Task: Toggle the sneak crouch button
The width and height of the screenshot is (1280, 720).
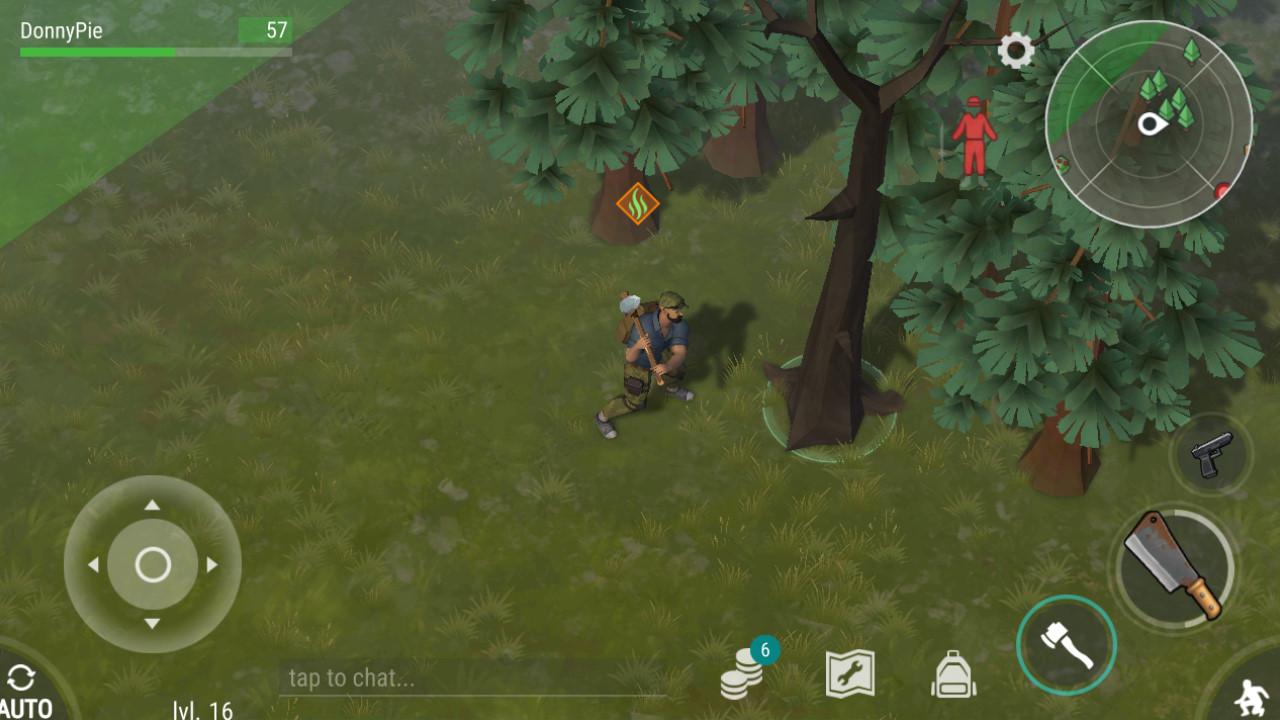Action: [x=1246, y=694]
